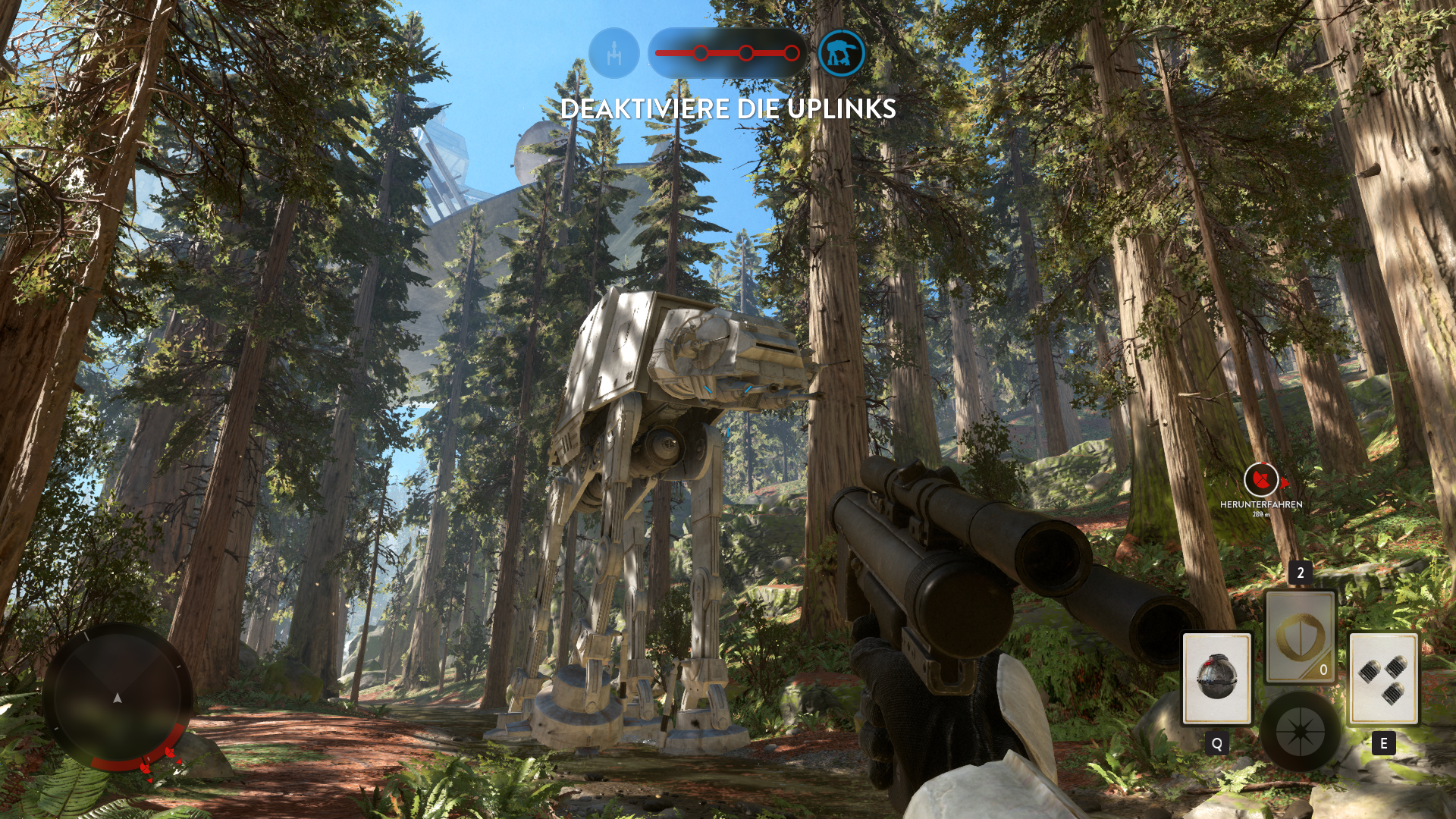The image size is (1456, 819).
Task: Click the dark star charge icon
Action: (1303, 730)
